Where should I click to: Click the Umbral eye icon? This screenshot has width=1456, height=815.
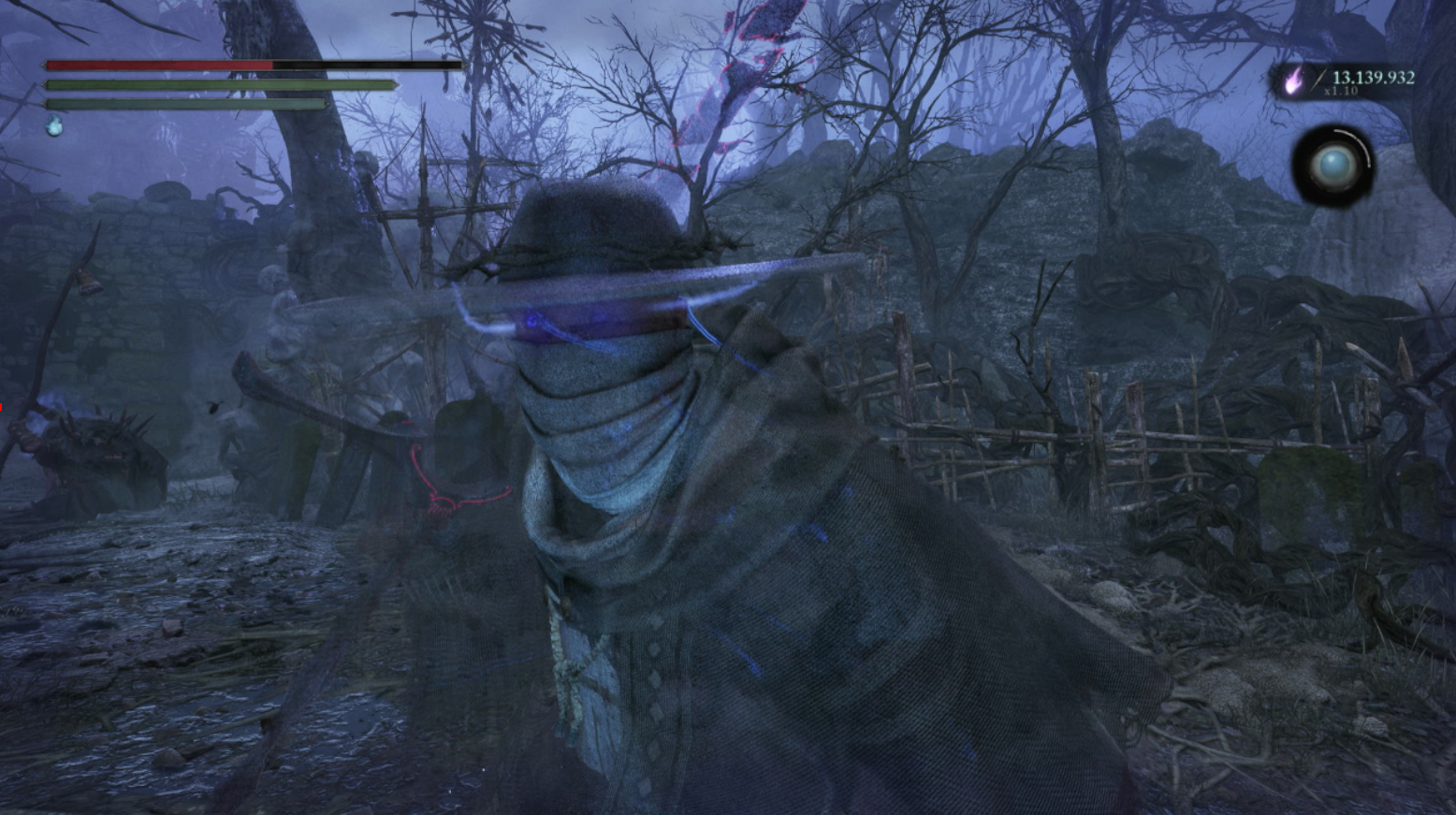coord(1333,167)
